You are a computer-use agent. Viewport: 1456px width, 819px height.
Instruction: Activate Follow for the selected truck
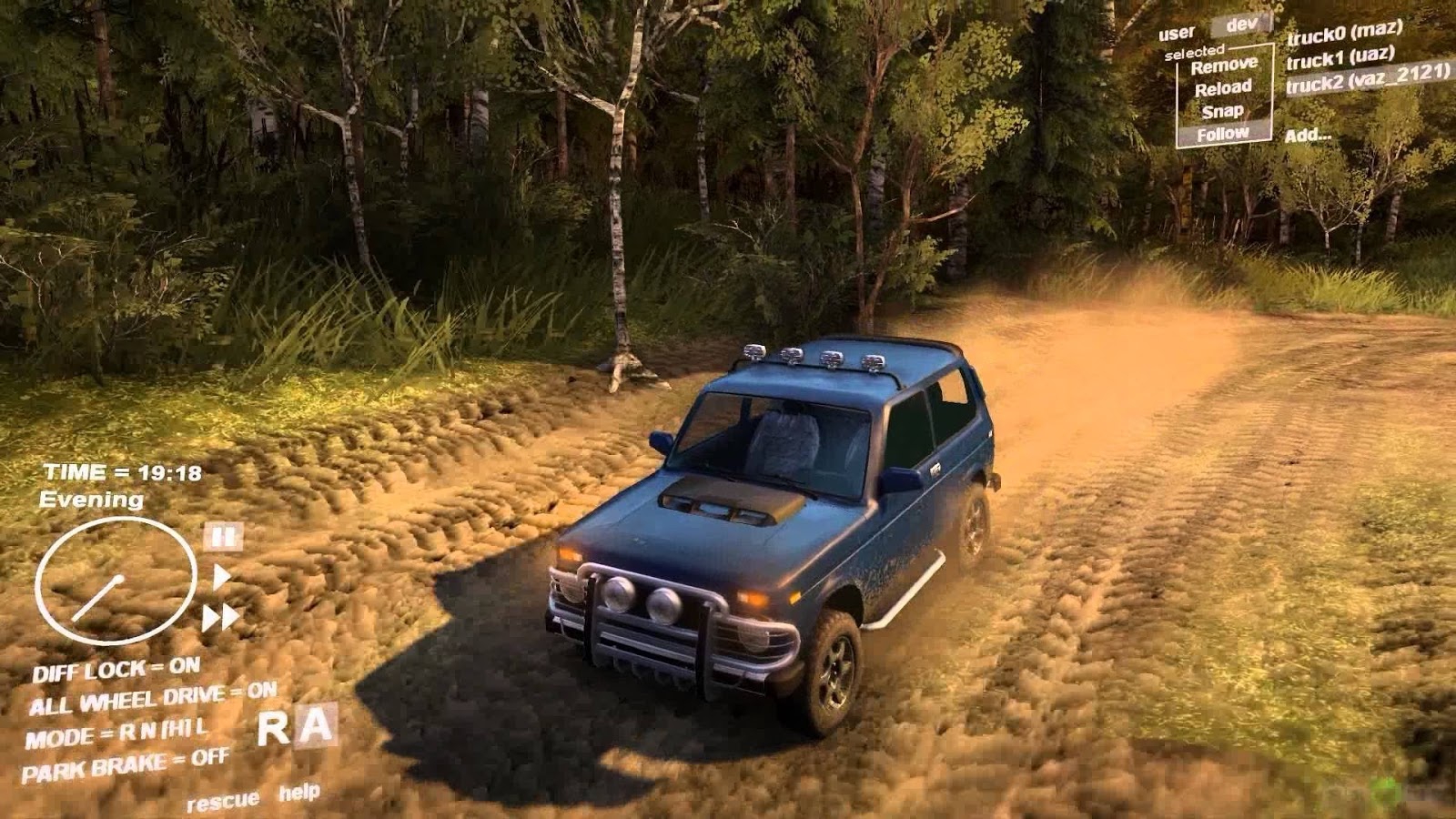(1225, 132)
